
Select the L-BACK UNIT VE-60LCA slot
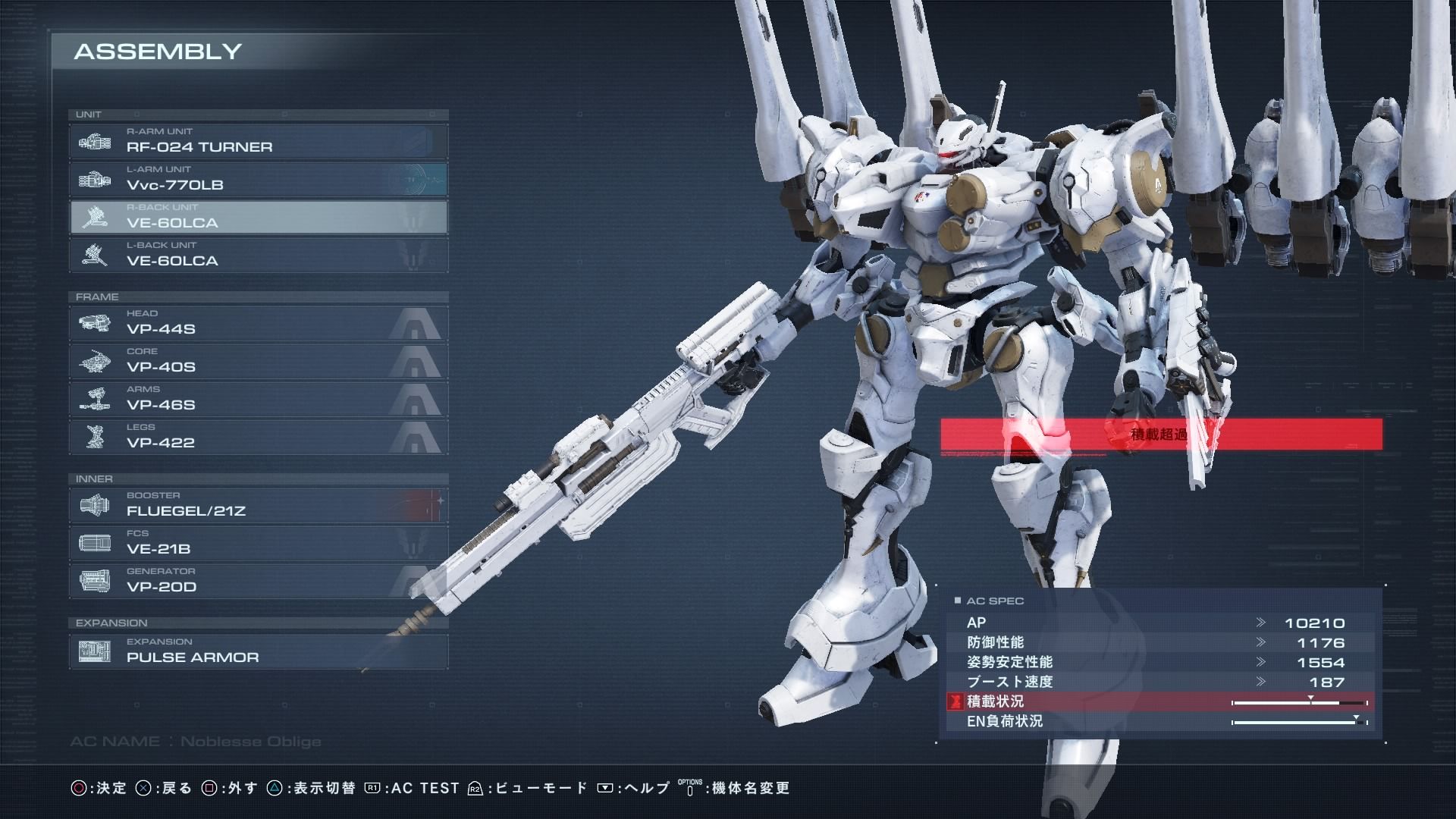(x=258, y=255)
